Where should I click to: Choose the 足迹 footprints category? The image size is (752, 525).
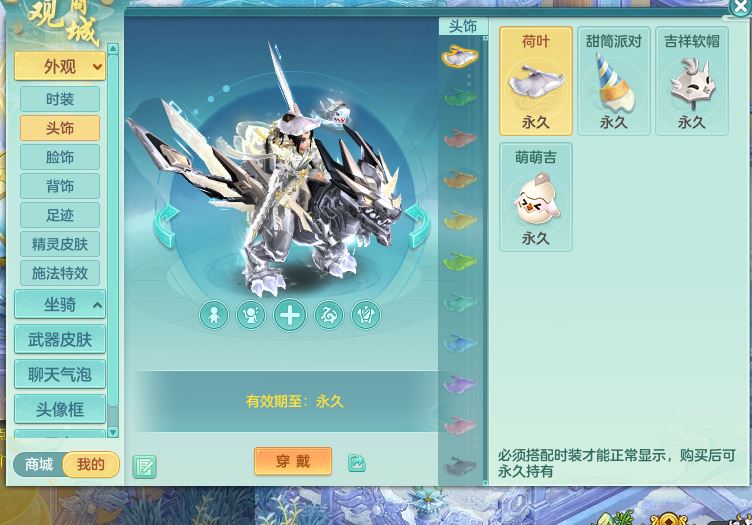[60, 215]
